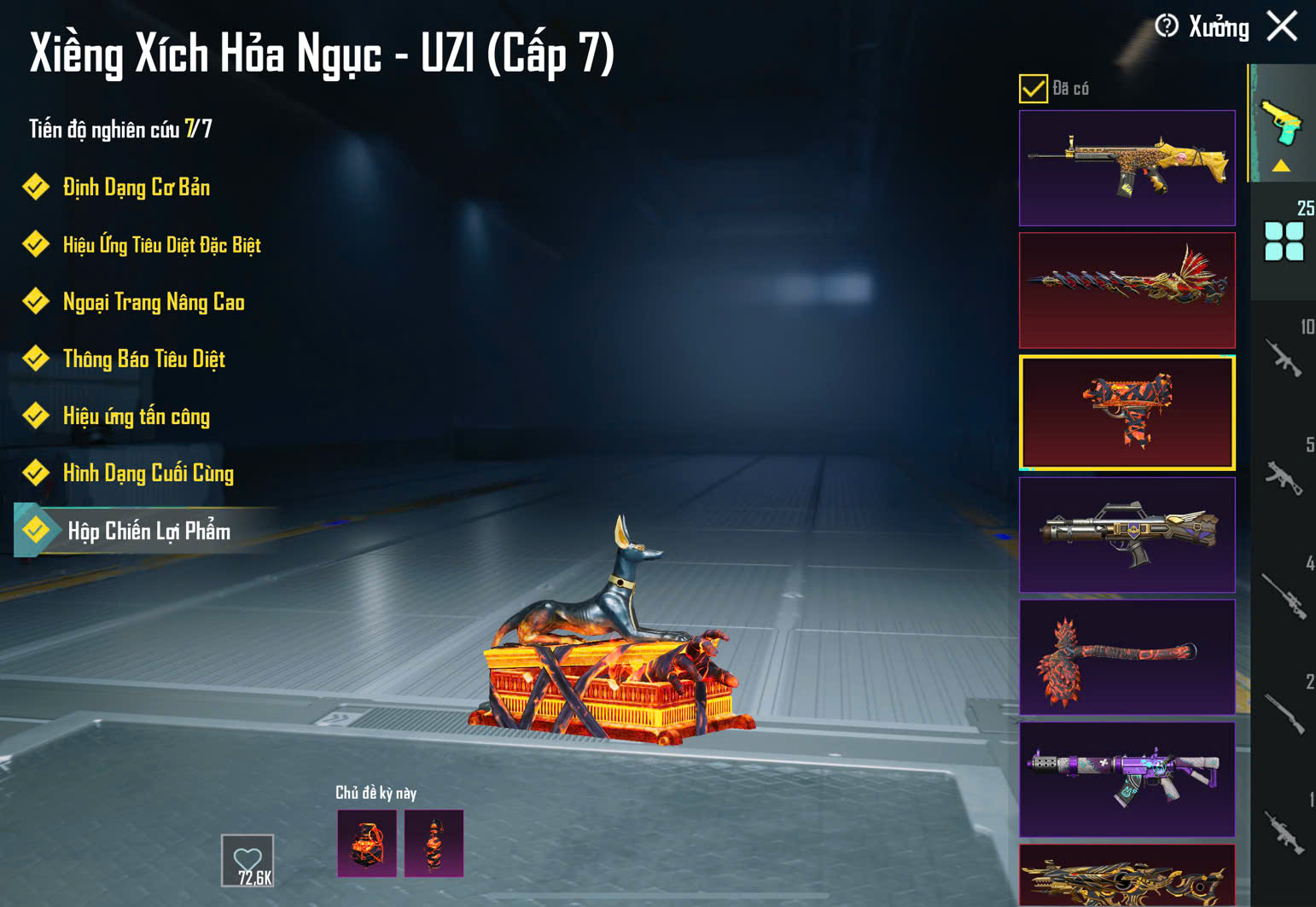The image size is (1316, 907).
Task: Show Hiệu ứng tấn công stage
Action: (136, 416)
